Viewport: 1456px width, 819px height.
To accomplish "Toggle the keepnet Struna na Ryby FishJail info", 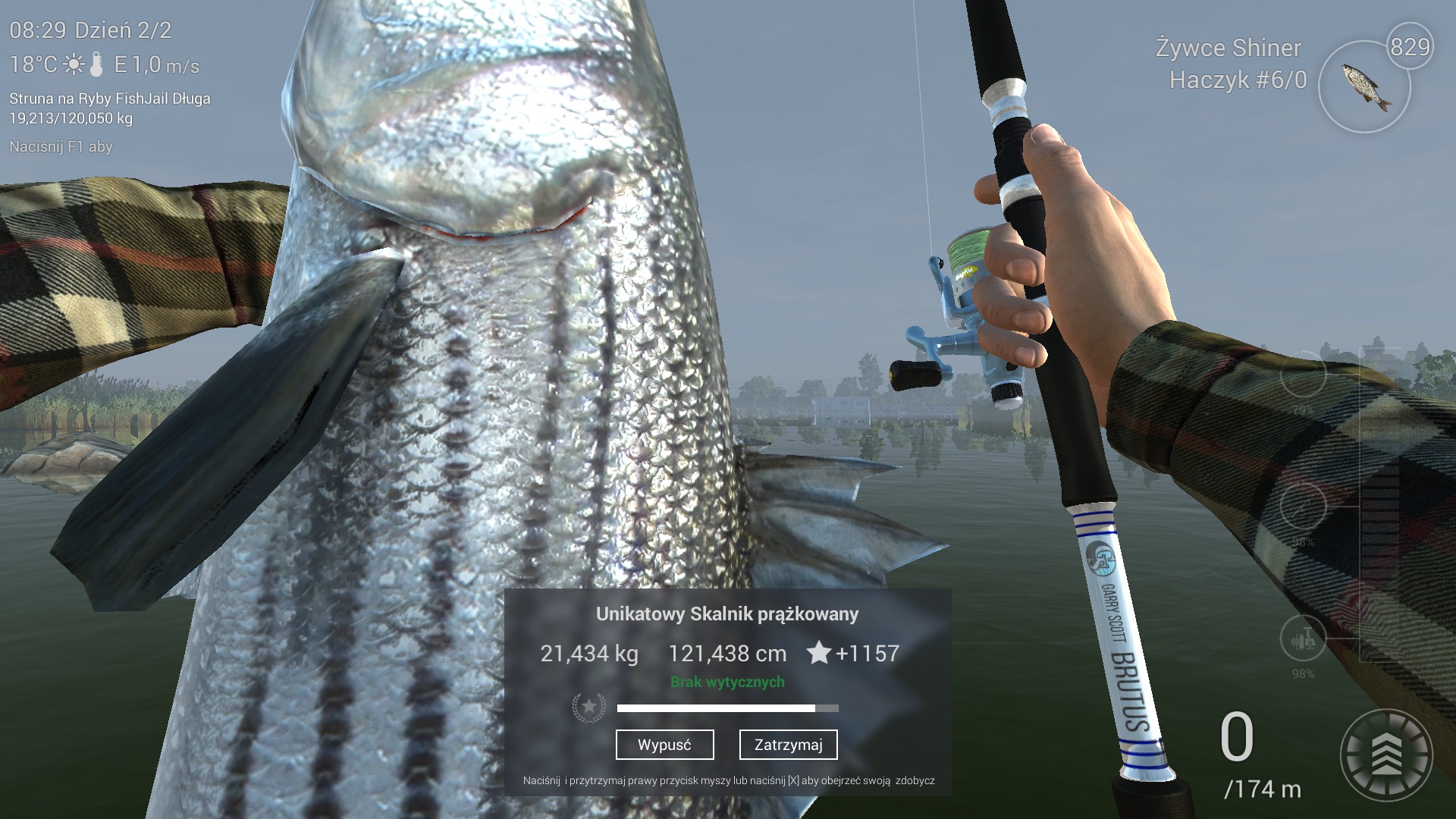I will tap(109, 99).
